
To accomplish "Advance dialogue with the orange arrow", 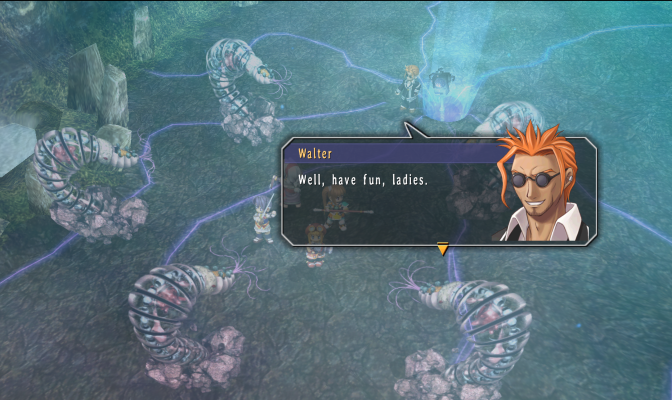I will pyautogui.click(x=442, y=249).
